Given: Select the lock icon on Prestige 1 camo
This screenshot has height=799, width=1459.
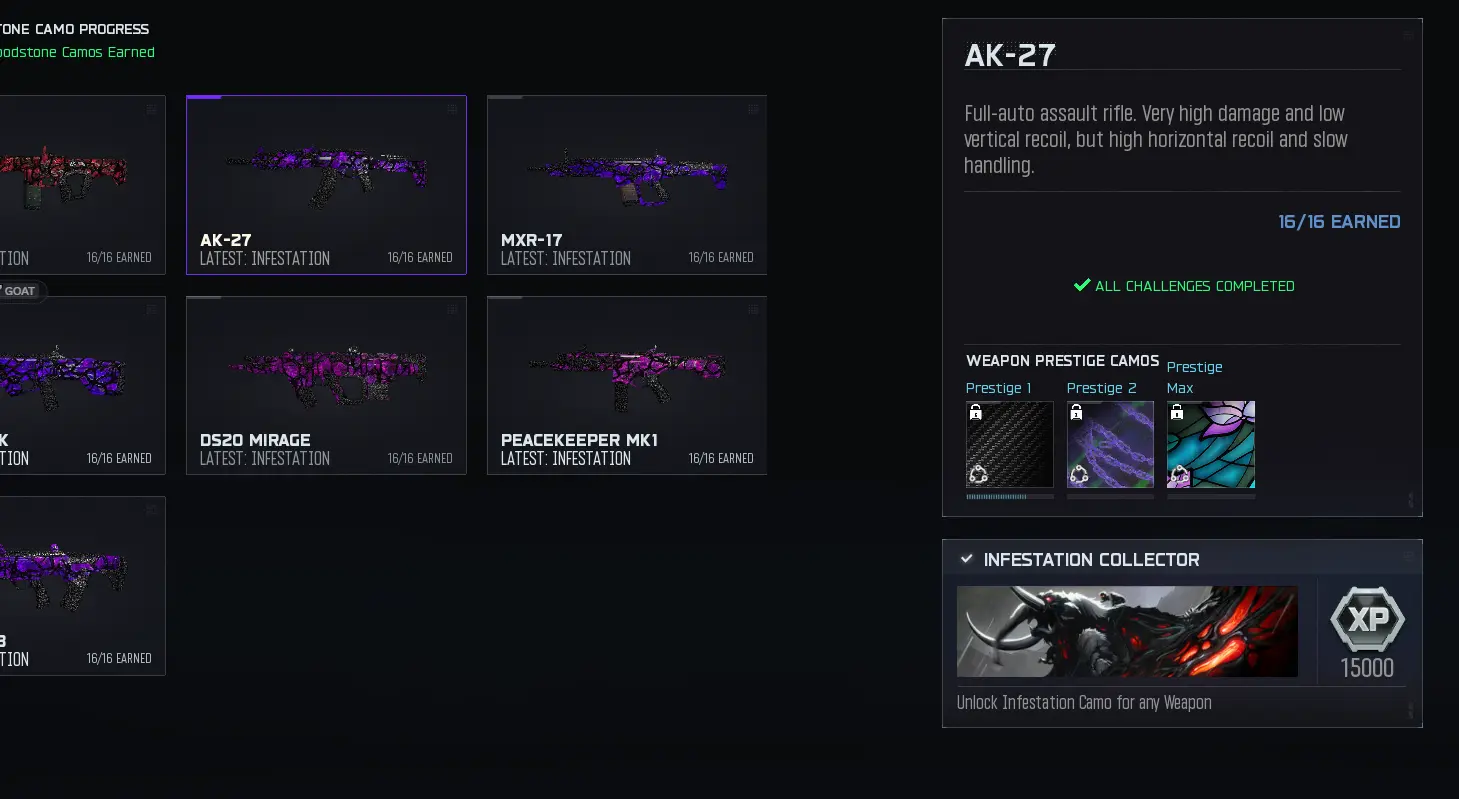Looking at the screenshot, I should 974,411.
